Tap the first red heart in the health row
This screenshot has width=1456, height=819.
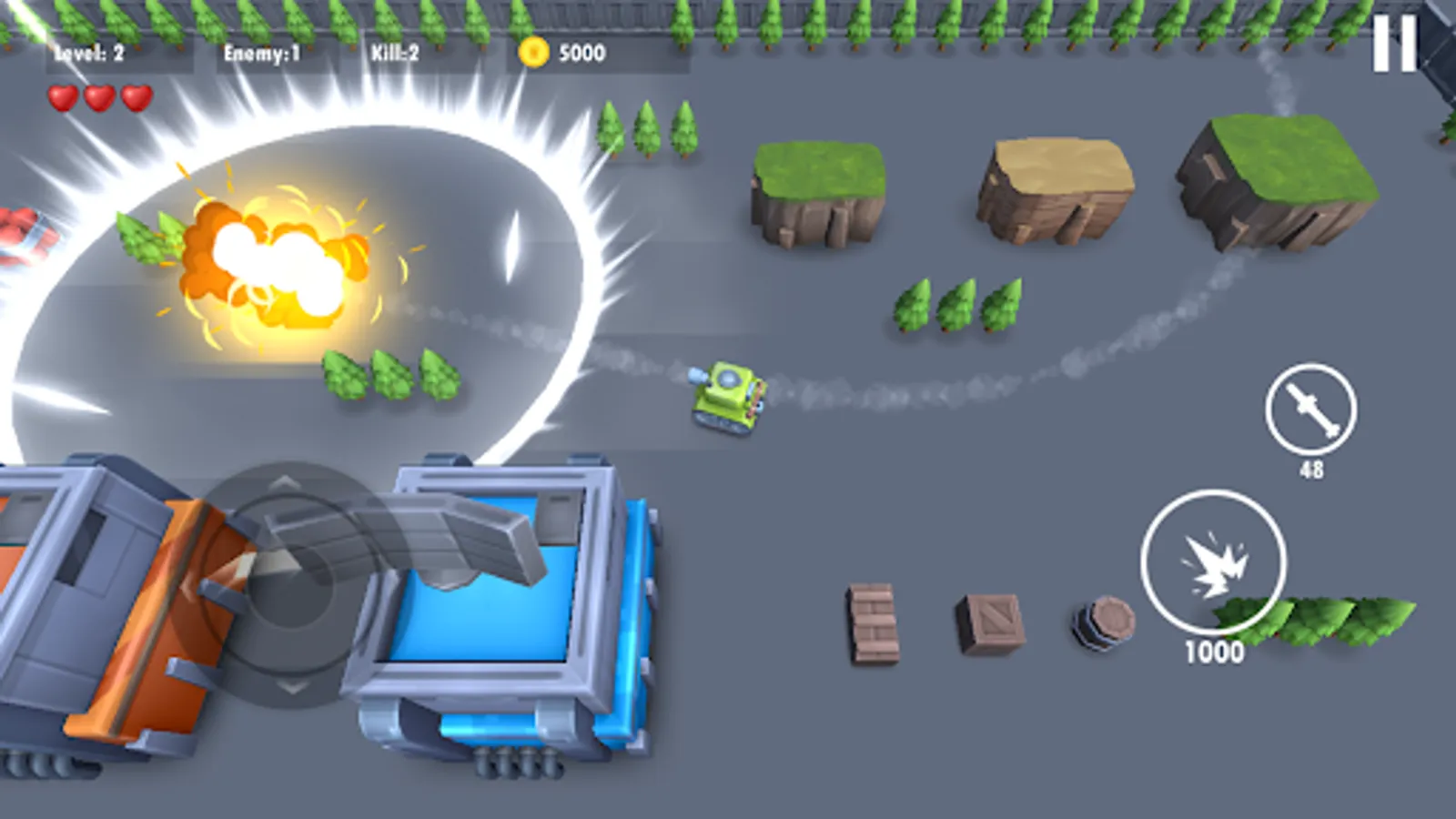pyautogui.click(x=62, y=97)
